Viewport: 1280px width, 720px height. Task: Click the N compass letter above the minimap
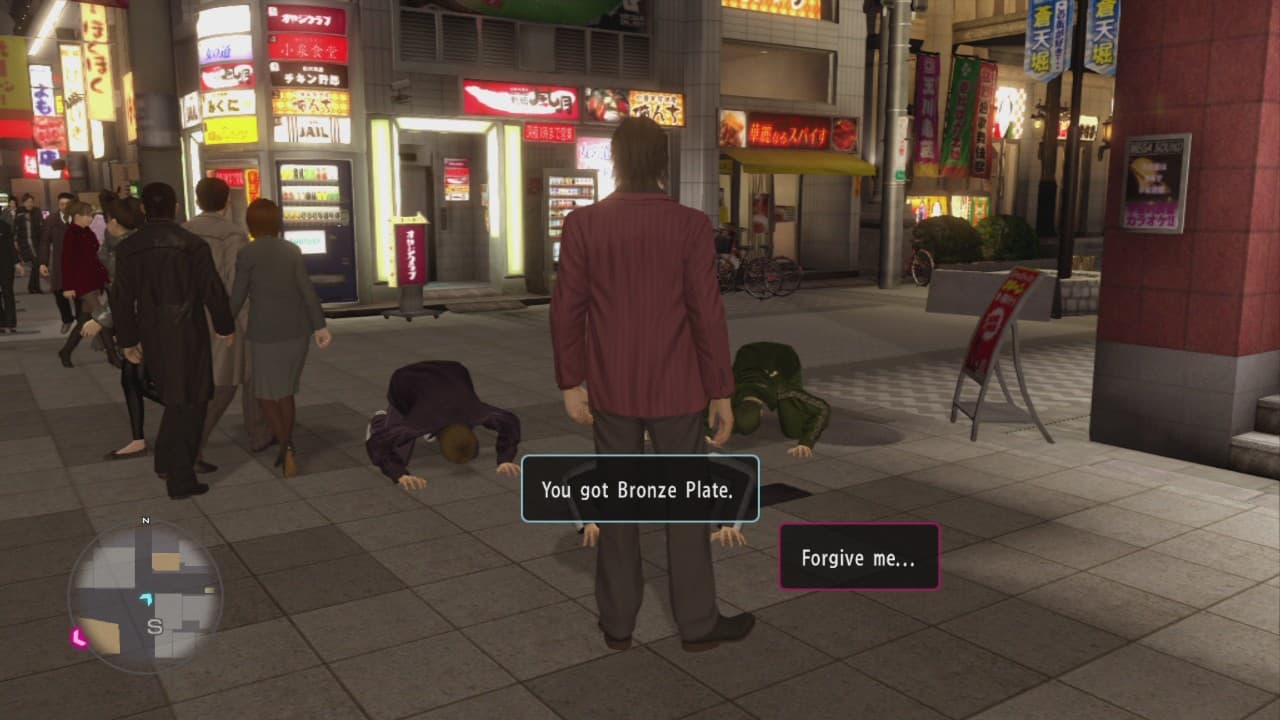[x=145, y=519]
